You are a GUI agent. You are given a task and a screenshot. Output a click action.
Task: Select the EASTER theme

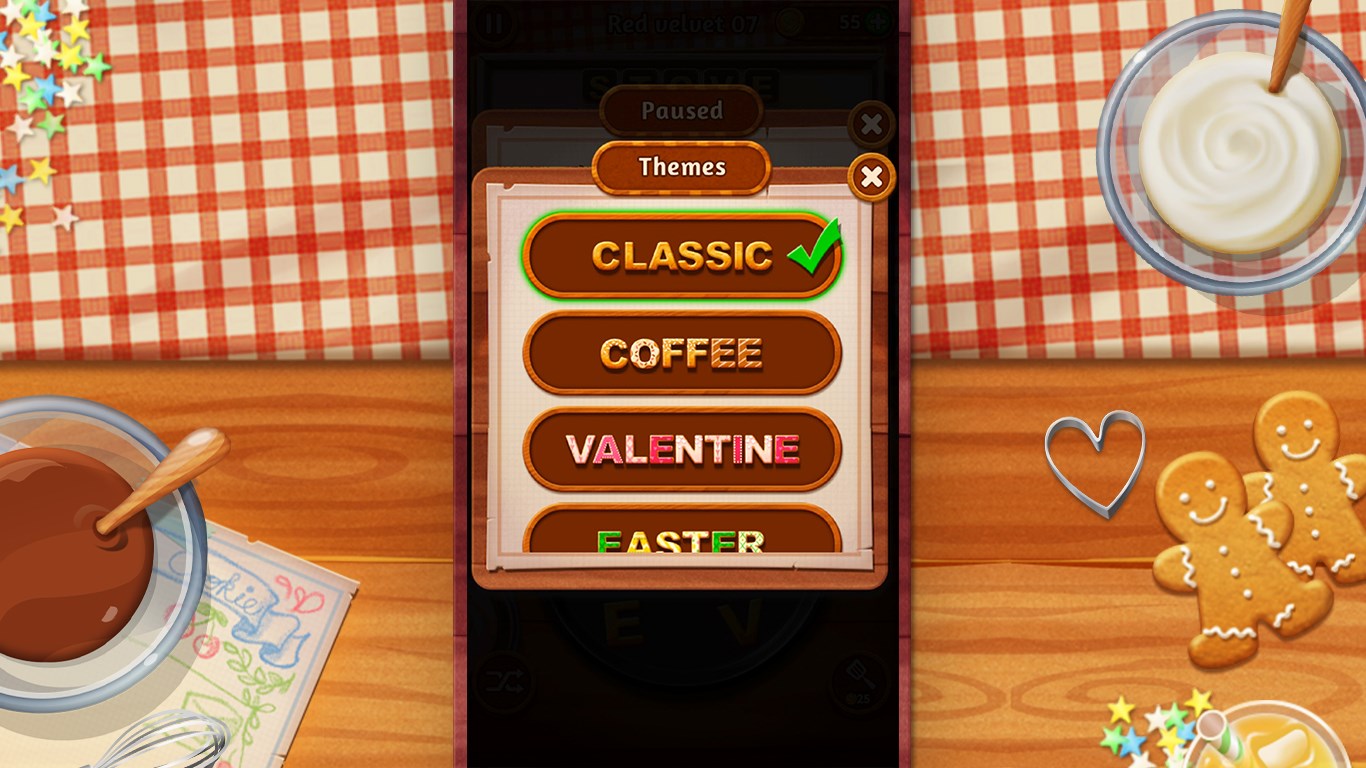pos(681,540)
